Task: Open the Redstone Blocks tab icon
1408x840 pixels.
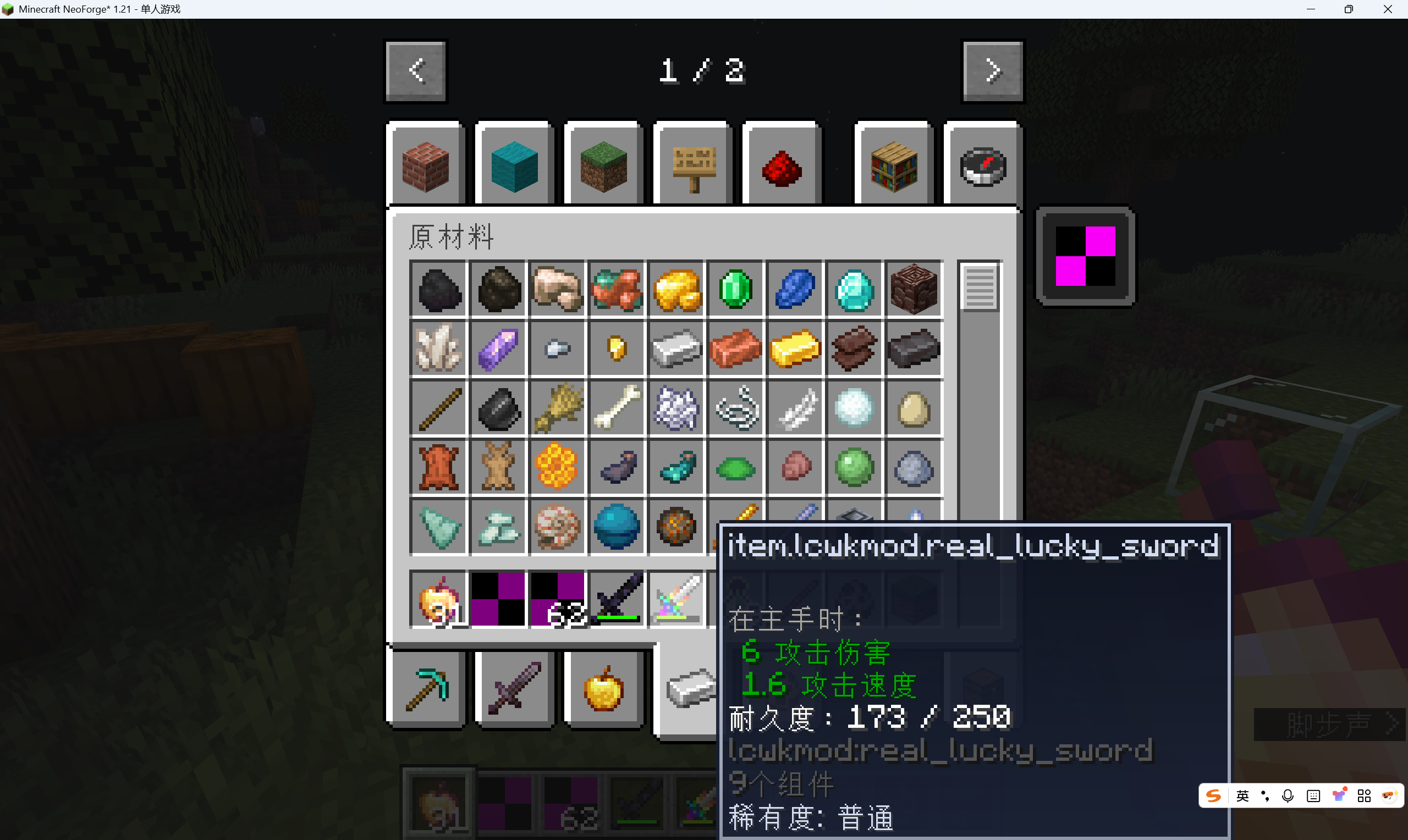Action: [x=780, y=165]
